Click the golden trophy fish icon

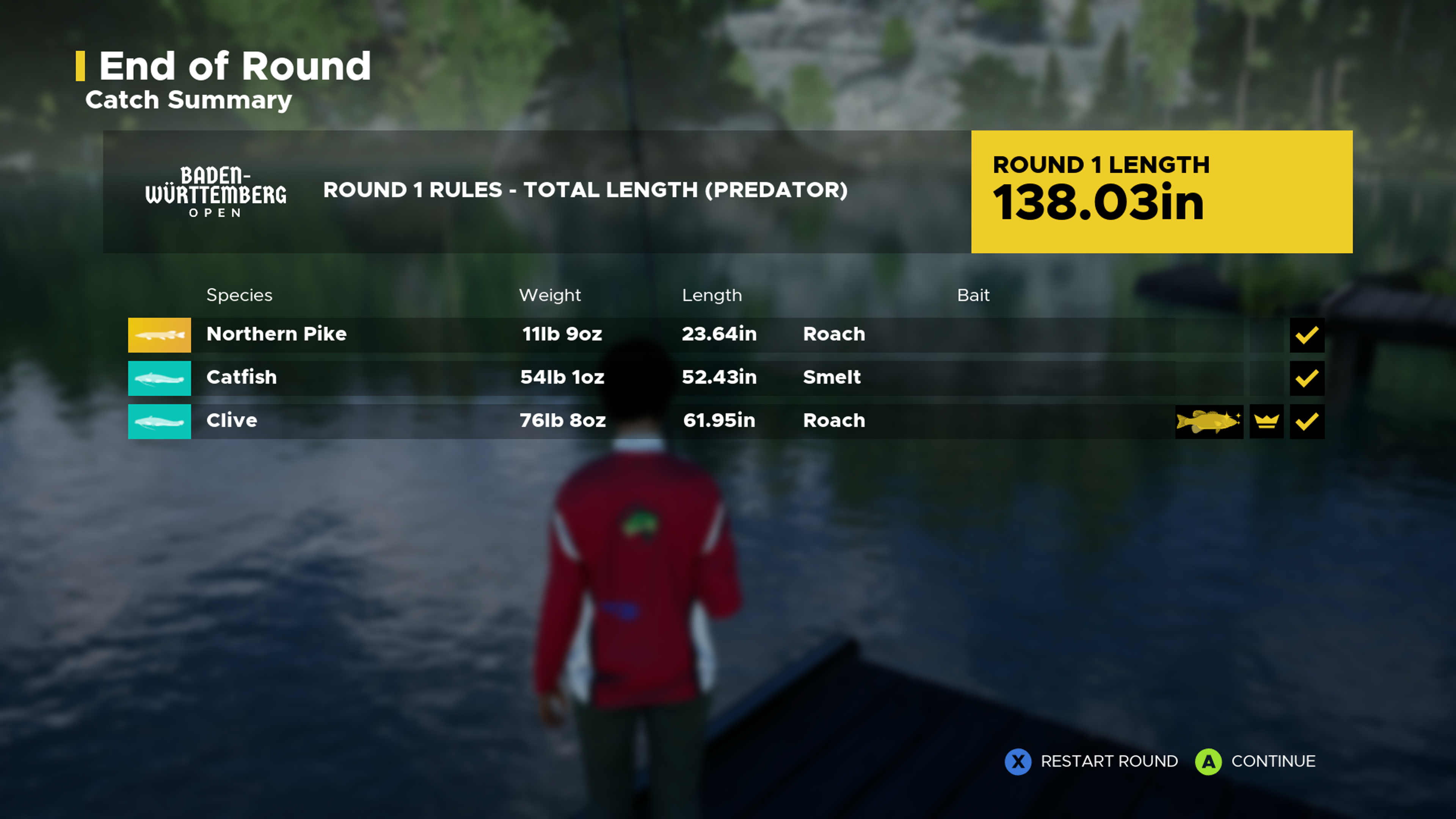pos(1208,421)
